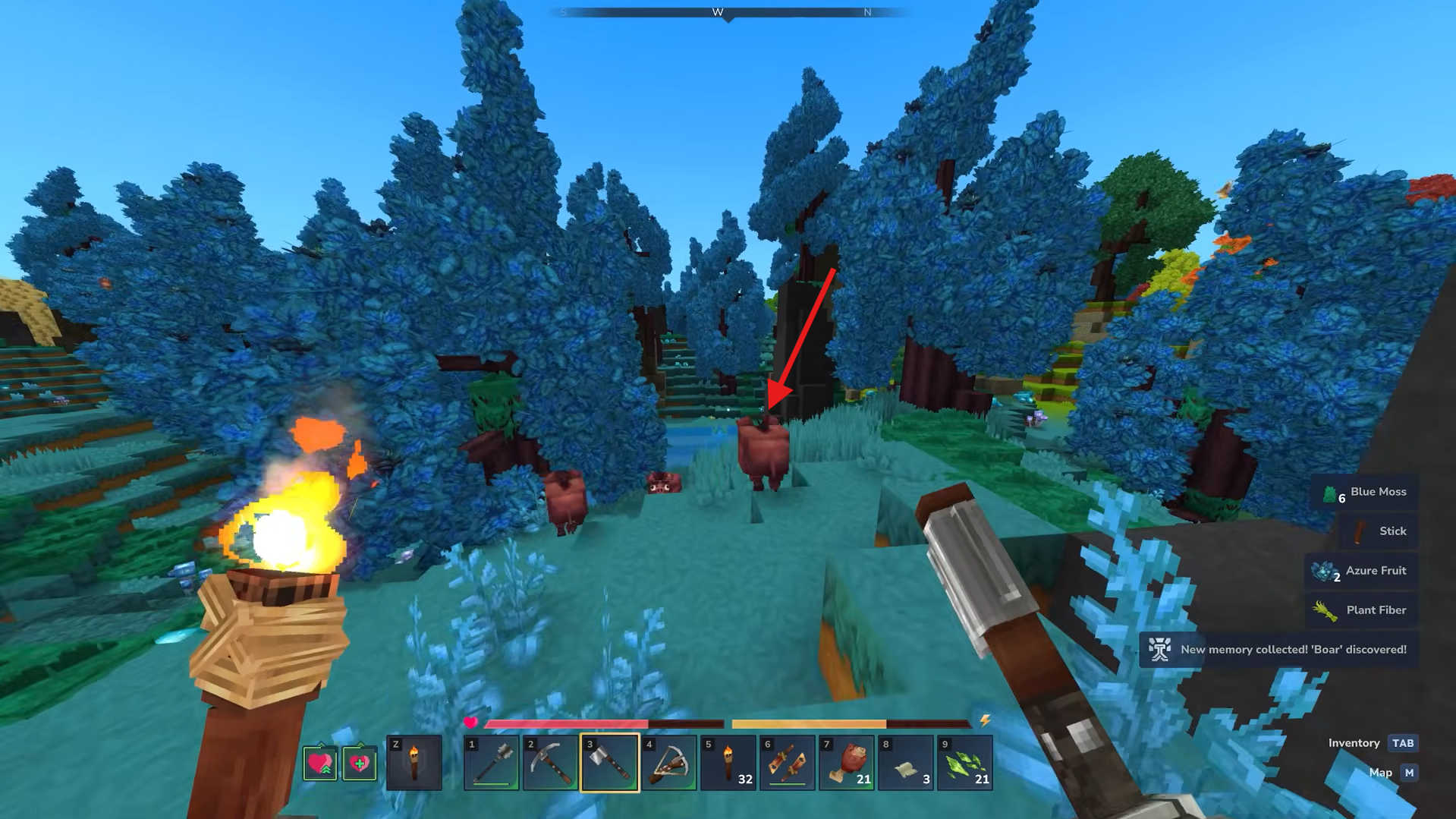Click the lightning stamina indicator icon

[x=986, y=722]
